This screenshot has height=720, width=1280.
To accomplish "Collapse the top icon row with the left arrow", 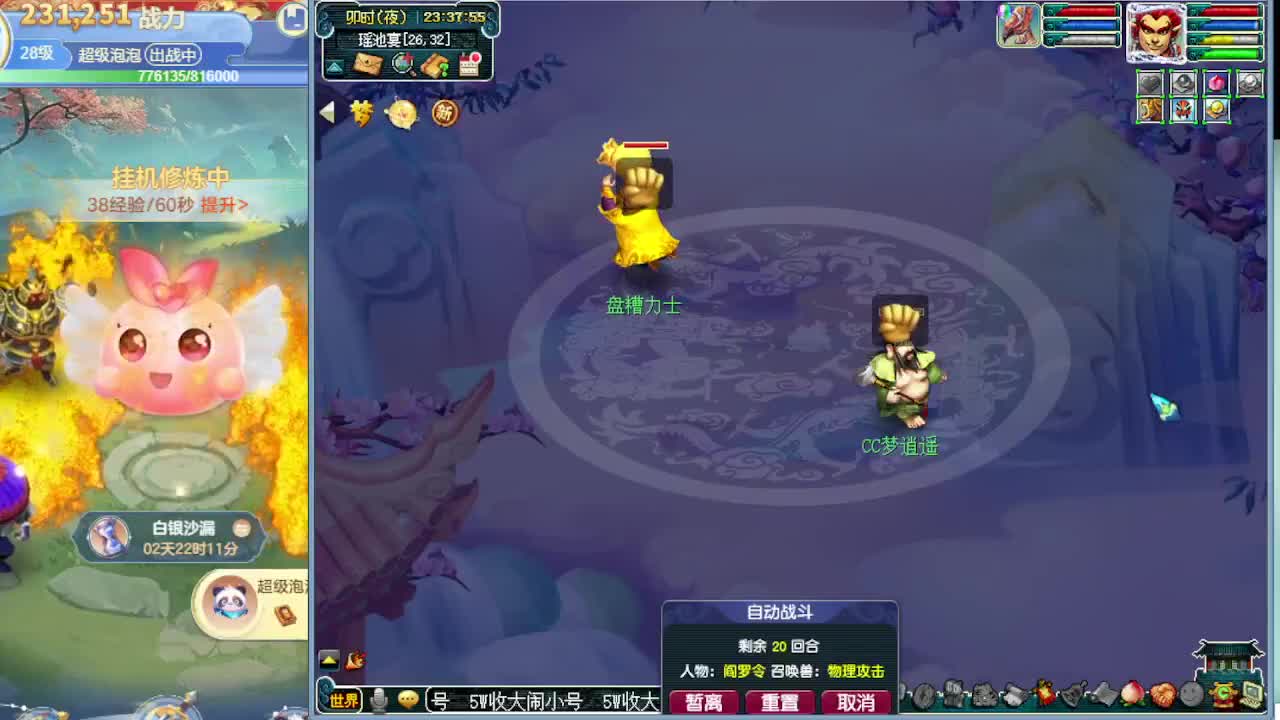I will pyautogui.click(x=328, y=113).
